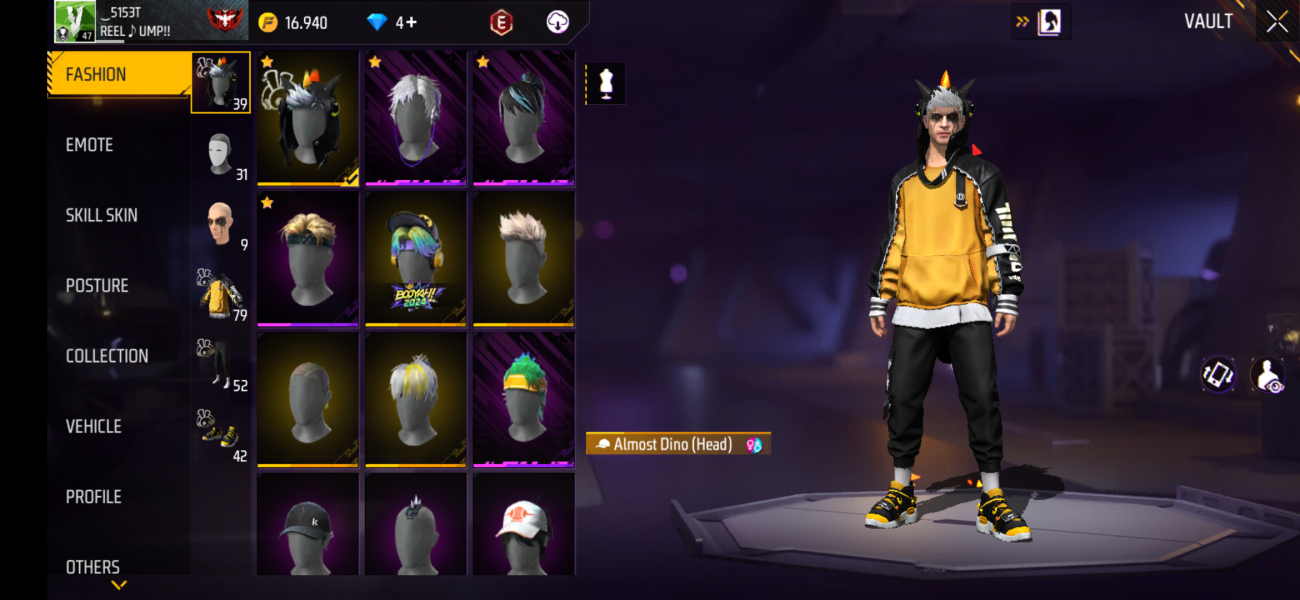Select the white and red cap

[x=523, y=523]
